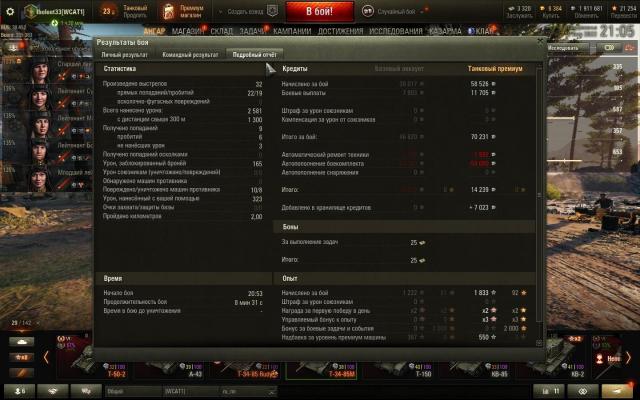640x400 pixels.
Task: Show the КАМПАНИИ section
Action: [x=294, y=31]
